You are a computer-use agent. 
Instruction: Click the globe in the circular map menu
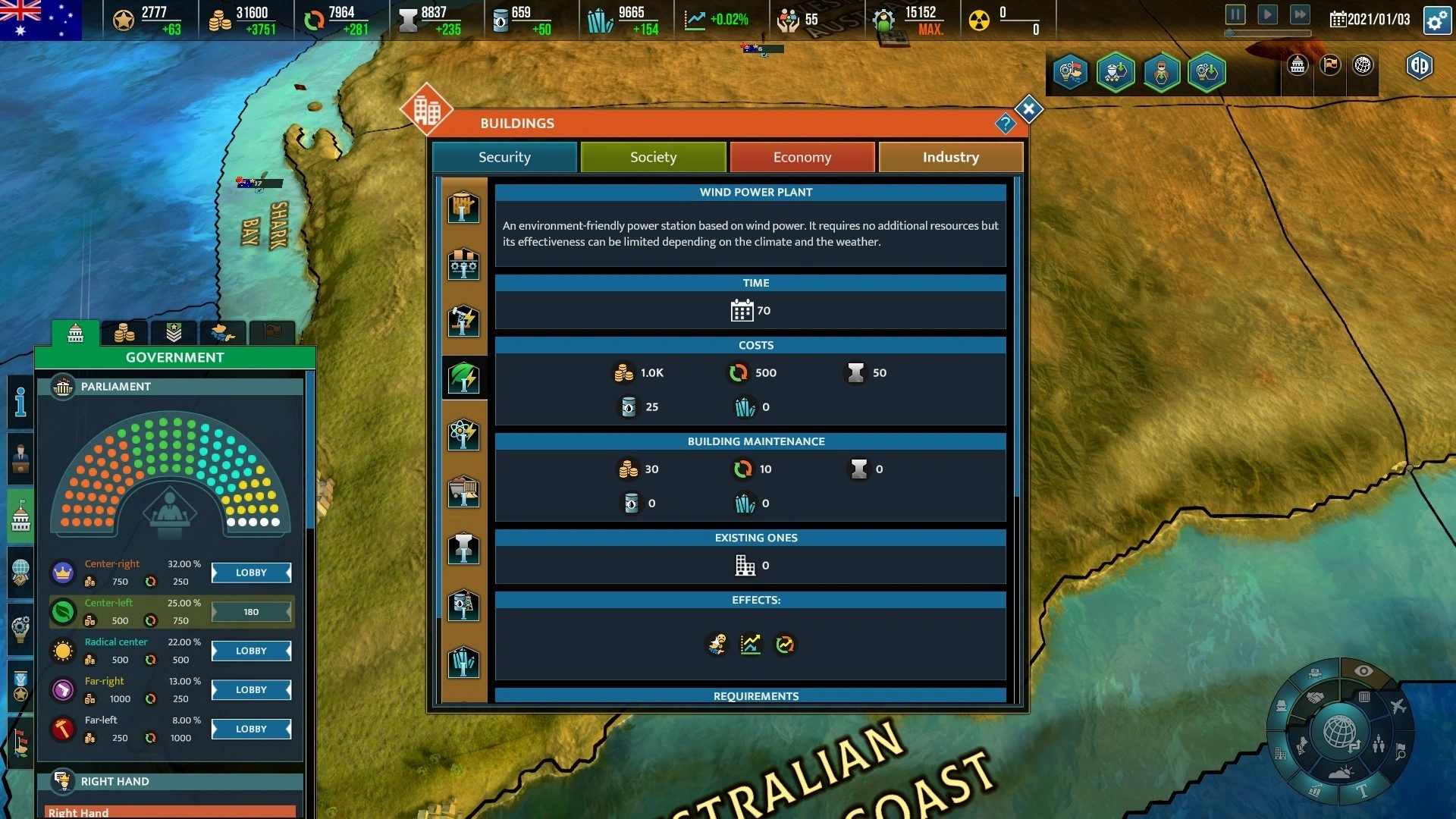point(1339,732)
